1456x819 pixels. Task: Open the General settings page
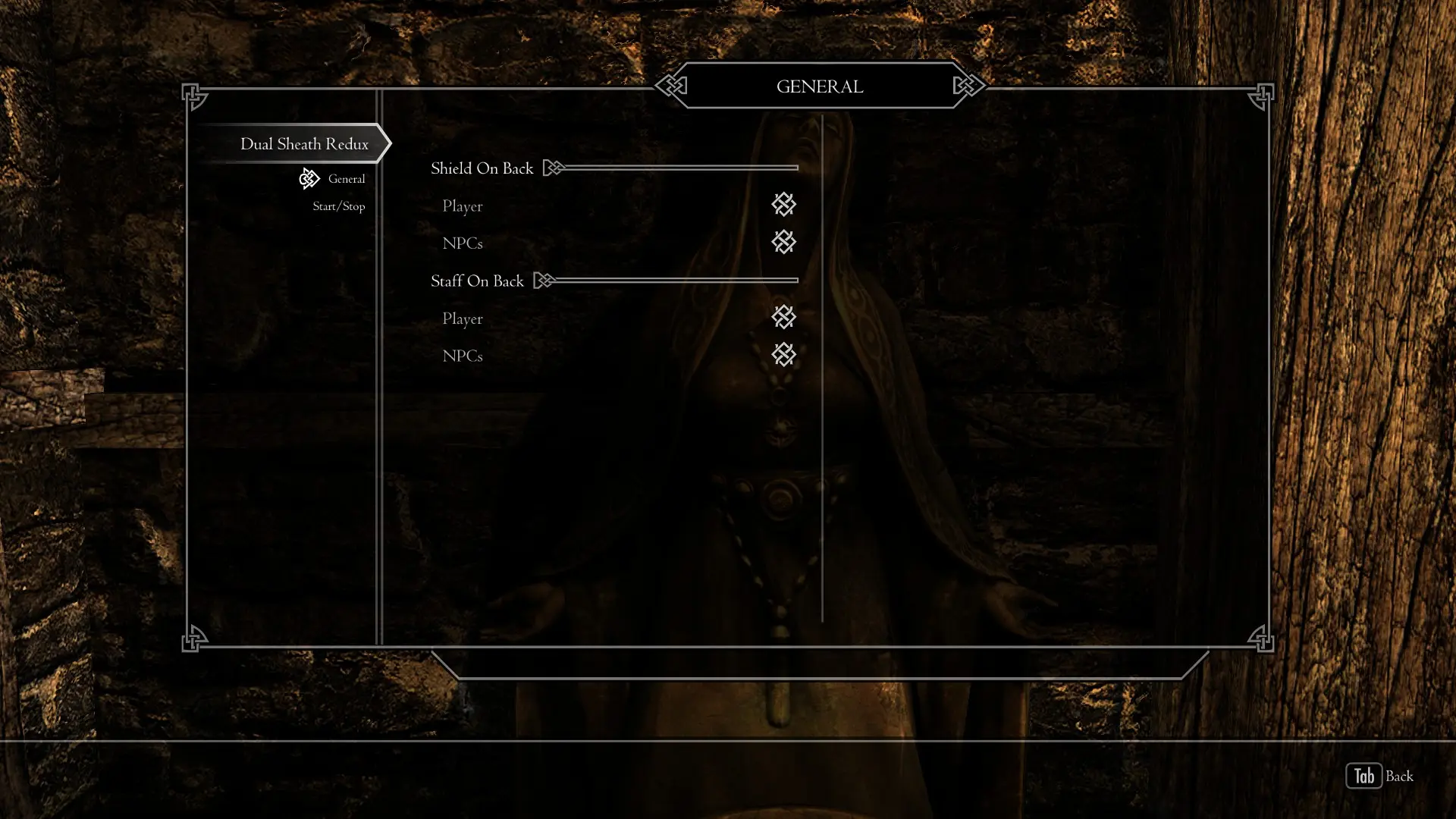pyautogui.click(x=346, y=179)
